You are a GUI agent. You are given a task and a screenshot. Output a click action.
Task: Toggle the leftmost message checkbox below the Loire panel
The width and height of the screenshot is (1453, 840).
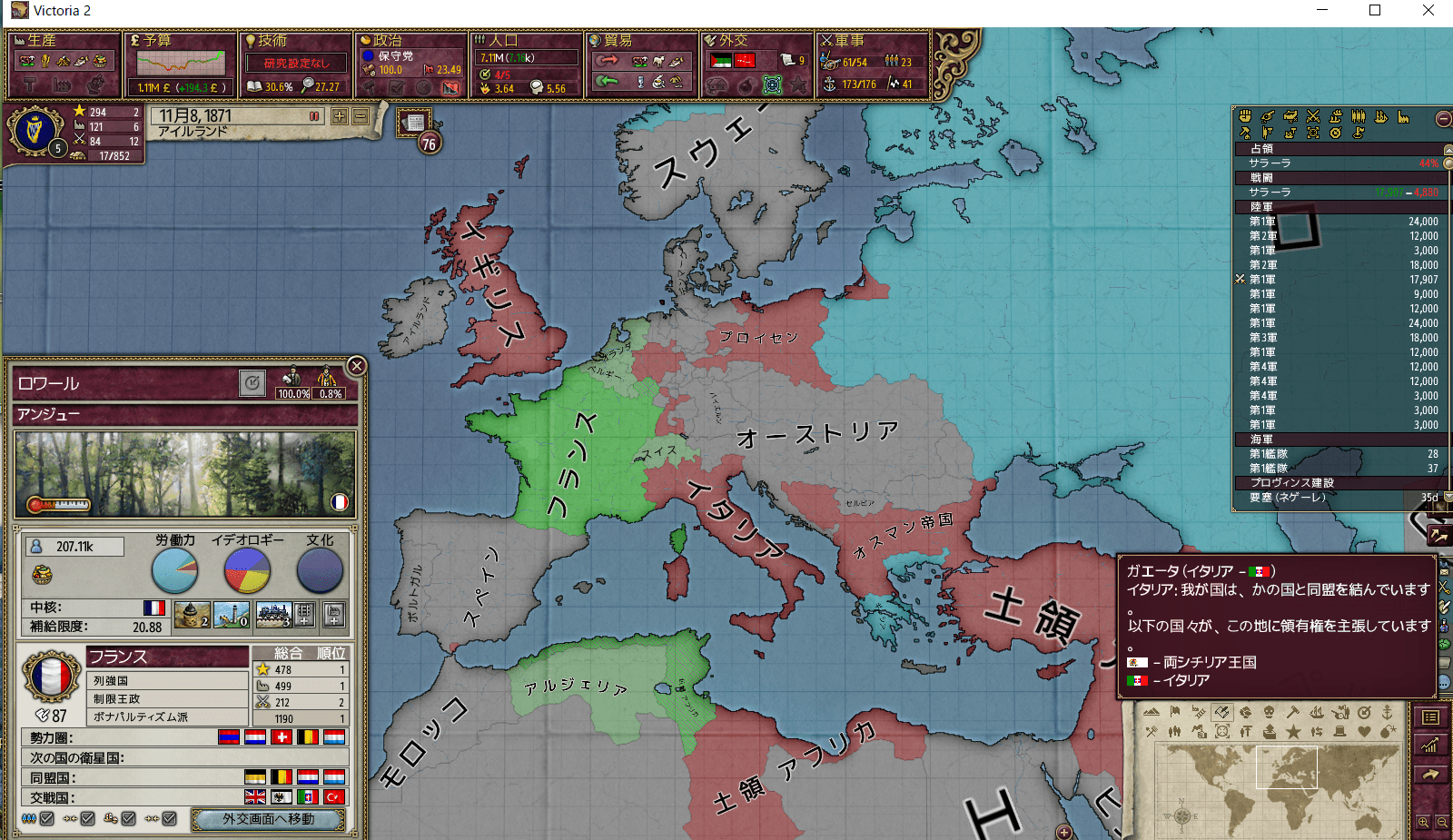pyautogui.click(x=45, y=819)
